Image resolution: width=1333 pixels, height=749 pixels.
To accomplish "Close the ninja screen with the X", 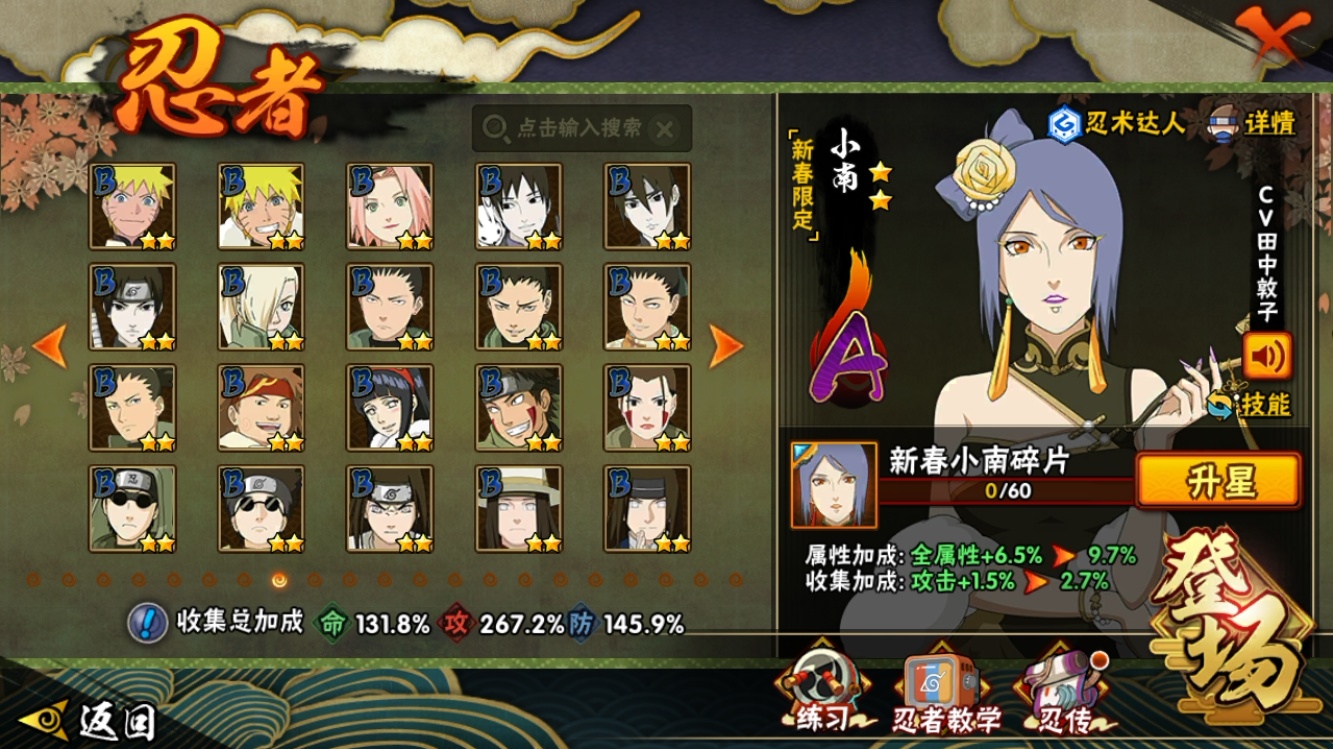I will [x=1272, y=38].
